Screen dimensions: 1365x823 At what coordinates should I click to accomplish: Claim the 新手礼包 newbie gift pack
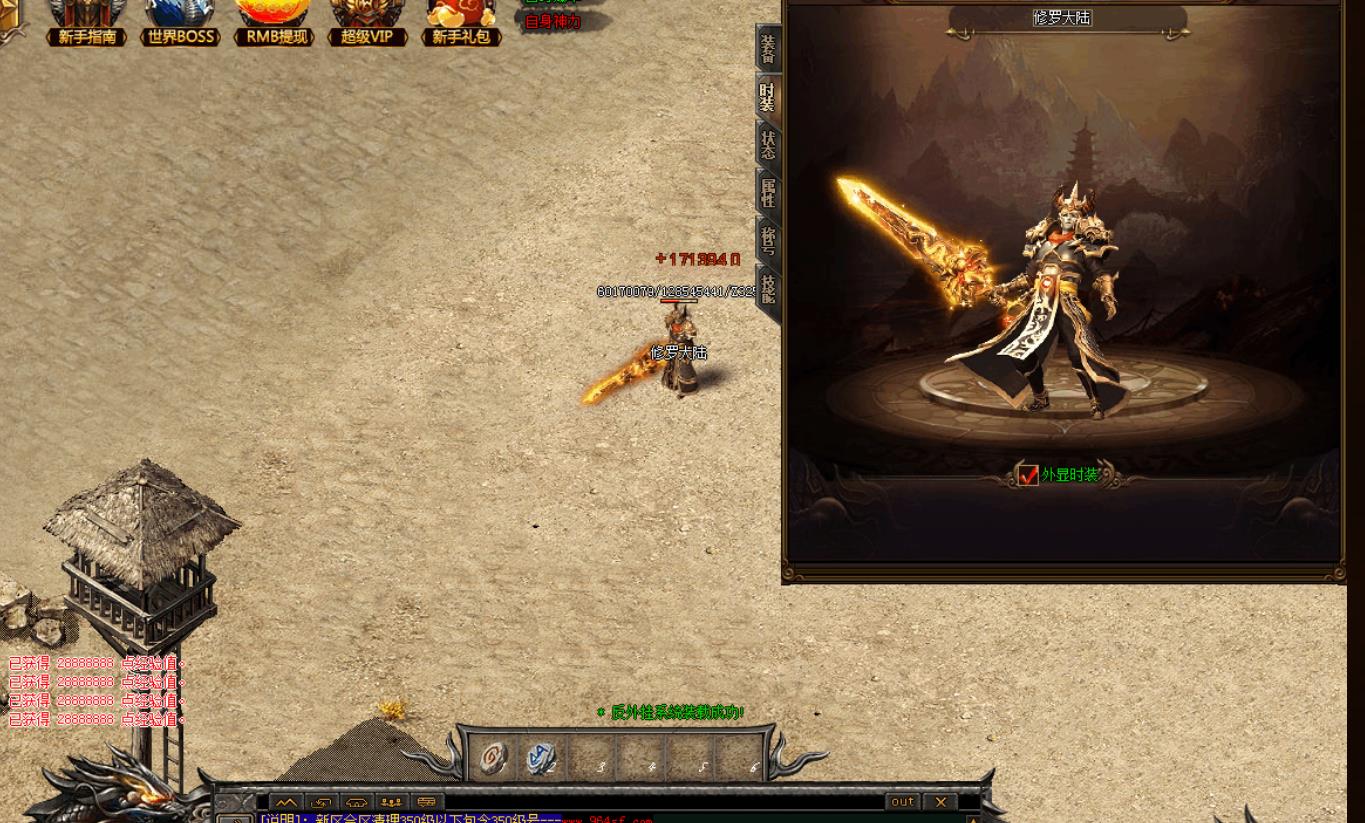click(461, 24)
